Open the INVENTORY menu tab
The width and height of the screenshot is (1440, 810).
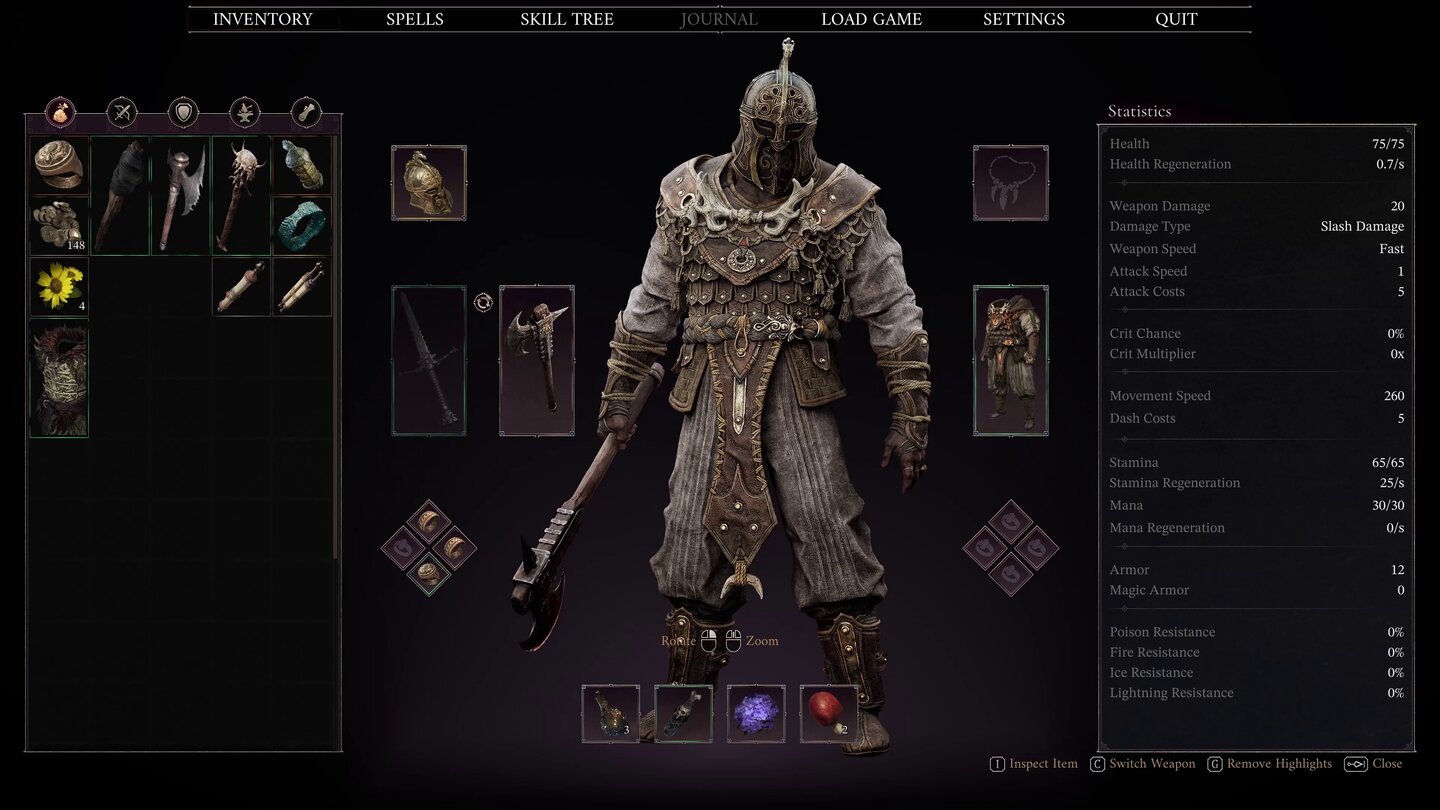[262, 18]
